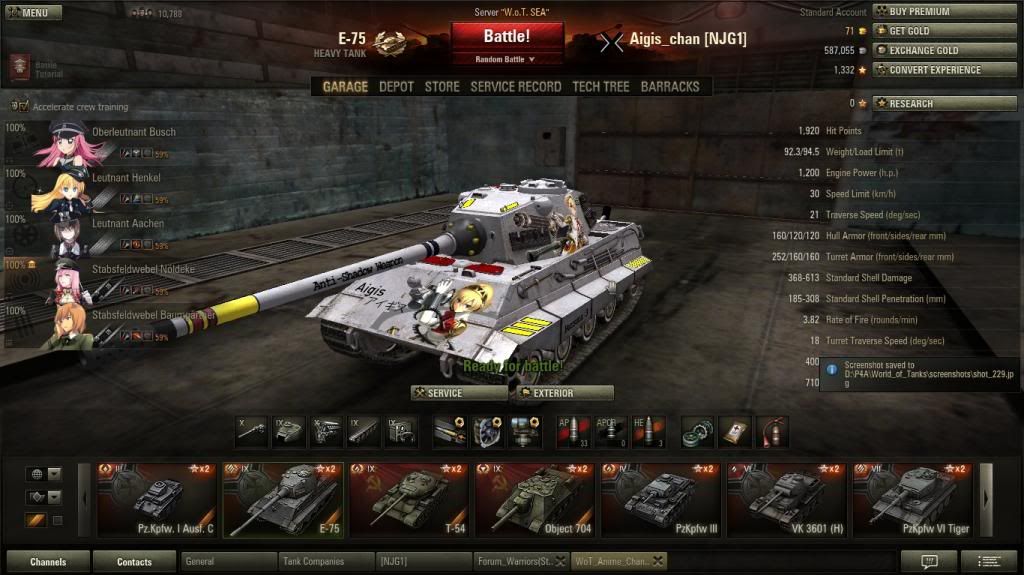Start the battle with the Battle! button

click(x=507, y=37)
